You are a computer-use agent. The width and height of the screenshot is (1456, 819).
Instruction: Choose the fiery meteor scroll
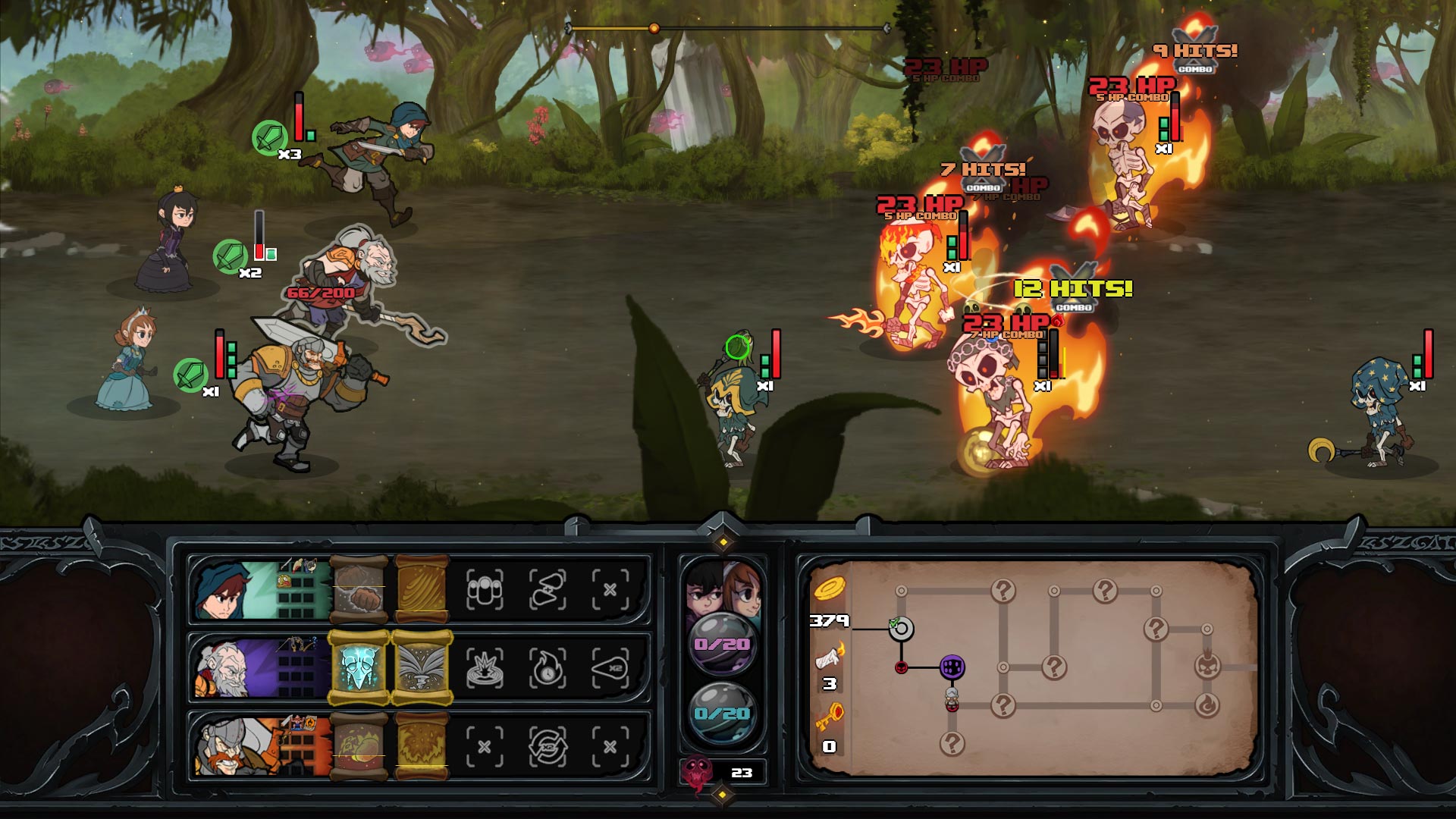point(359,747)
